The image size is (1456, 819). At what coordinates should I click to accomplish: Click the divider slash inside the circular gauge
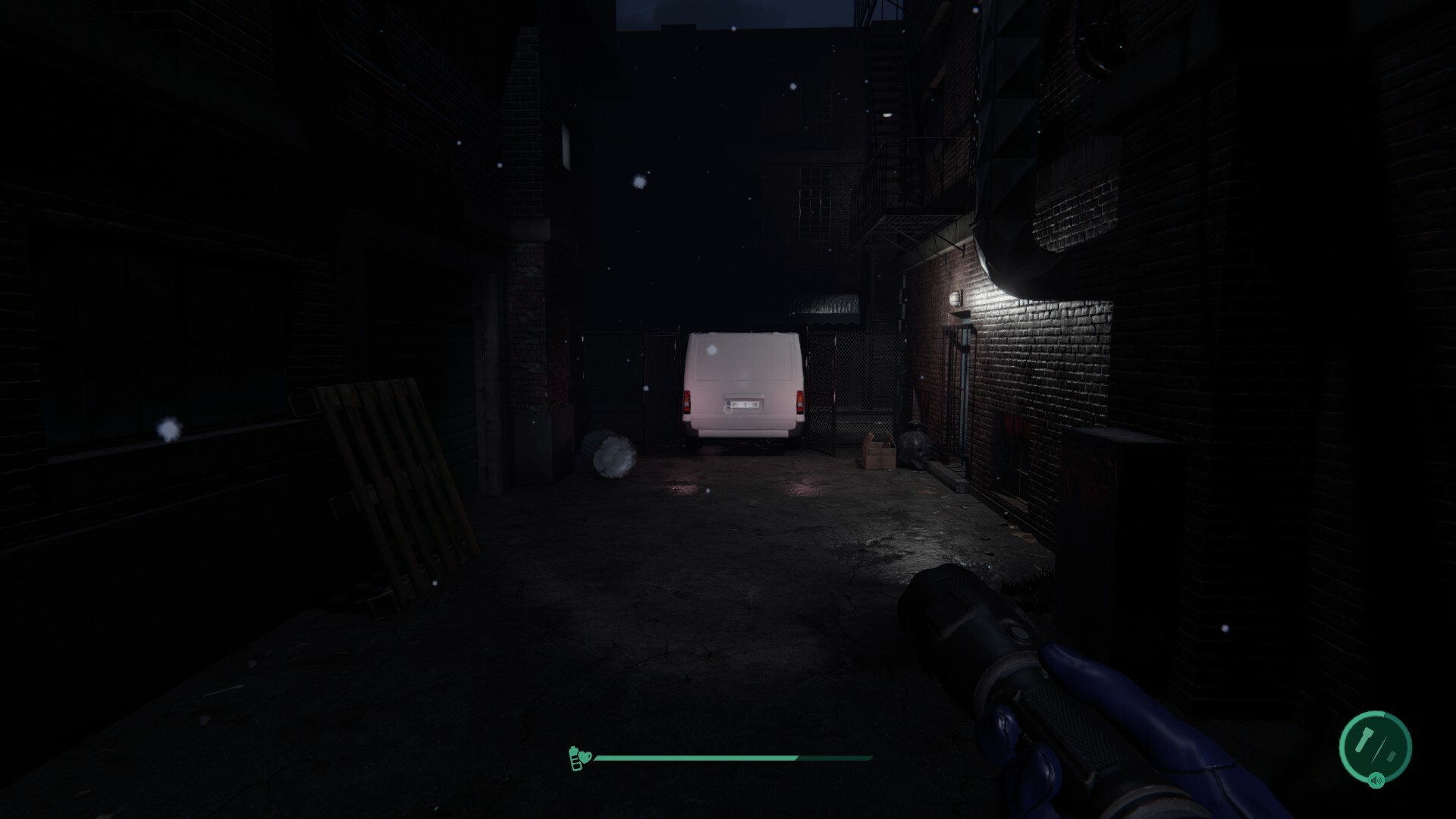click(1379, 749)
